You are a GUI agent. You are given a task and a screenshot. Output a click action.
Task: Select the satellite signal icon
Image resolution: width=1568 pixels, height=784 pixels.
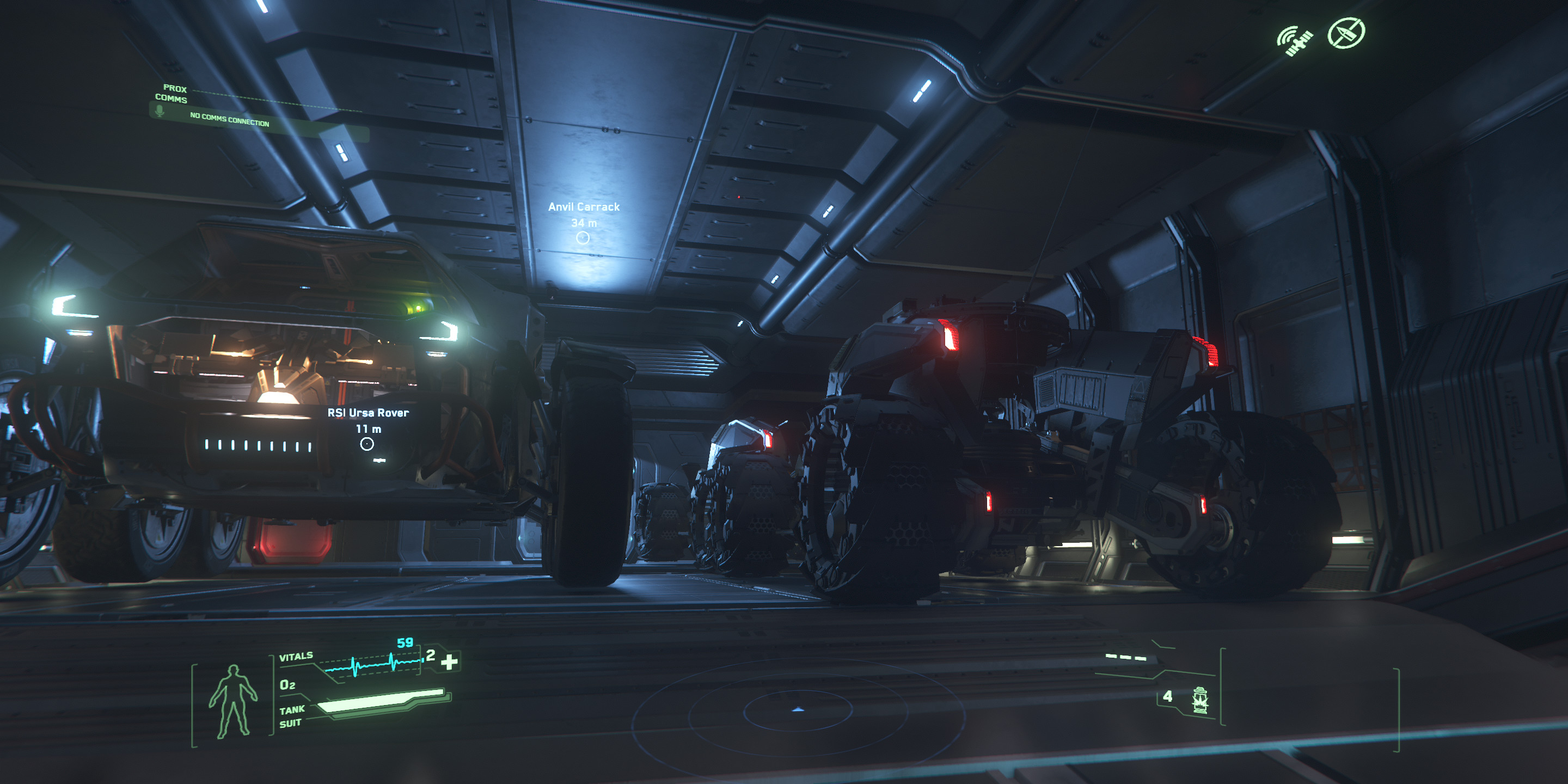click(1294, 40)
